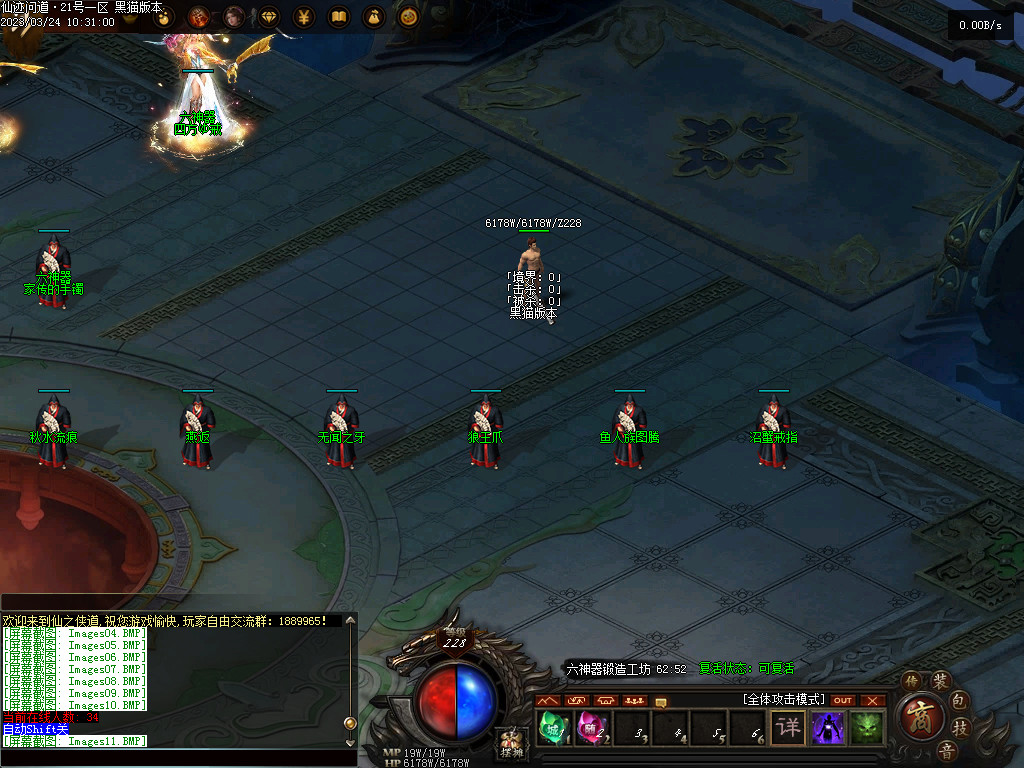
Task: Activate the purple glowing figure skill
Action: tap(828, 727)
